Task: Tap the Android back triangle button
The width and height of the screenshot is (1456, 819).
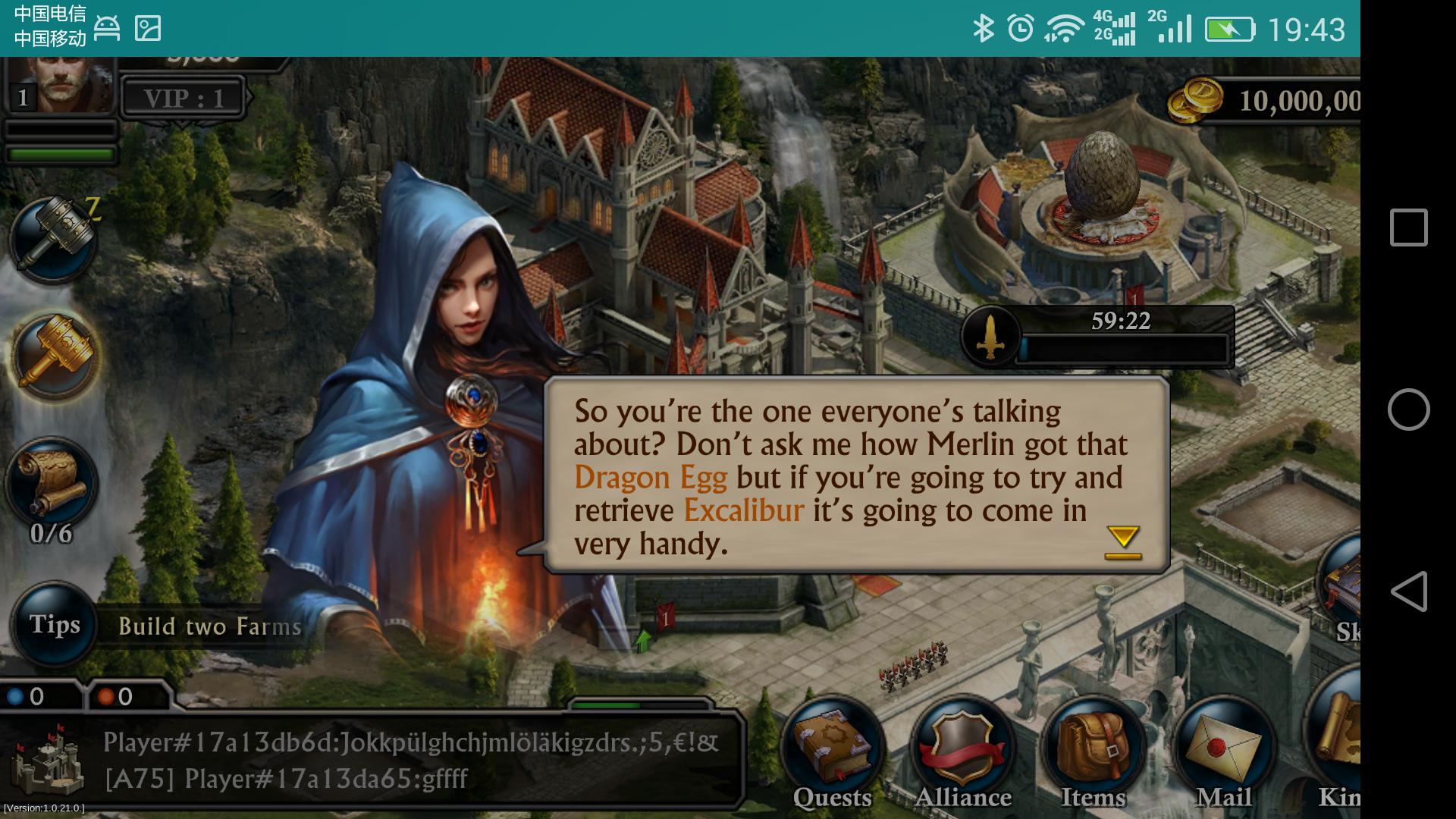Action: (1408, 591)
